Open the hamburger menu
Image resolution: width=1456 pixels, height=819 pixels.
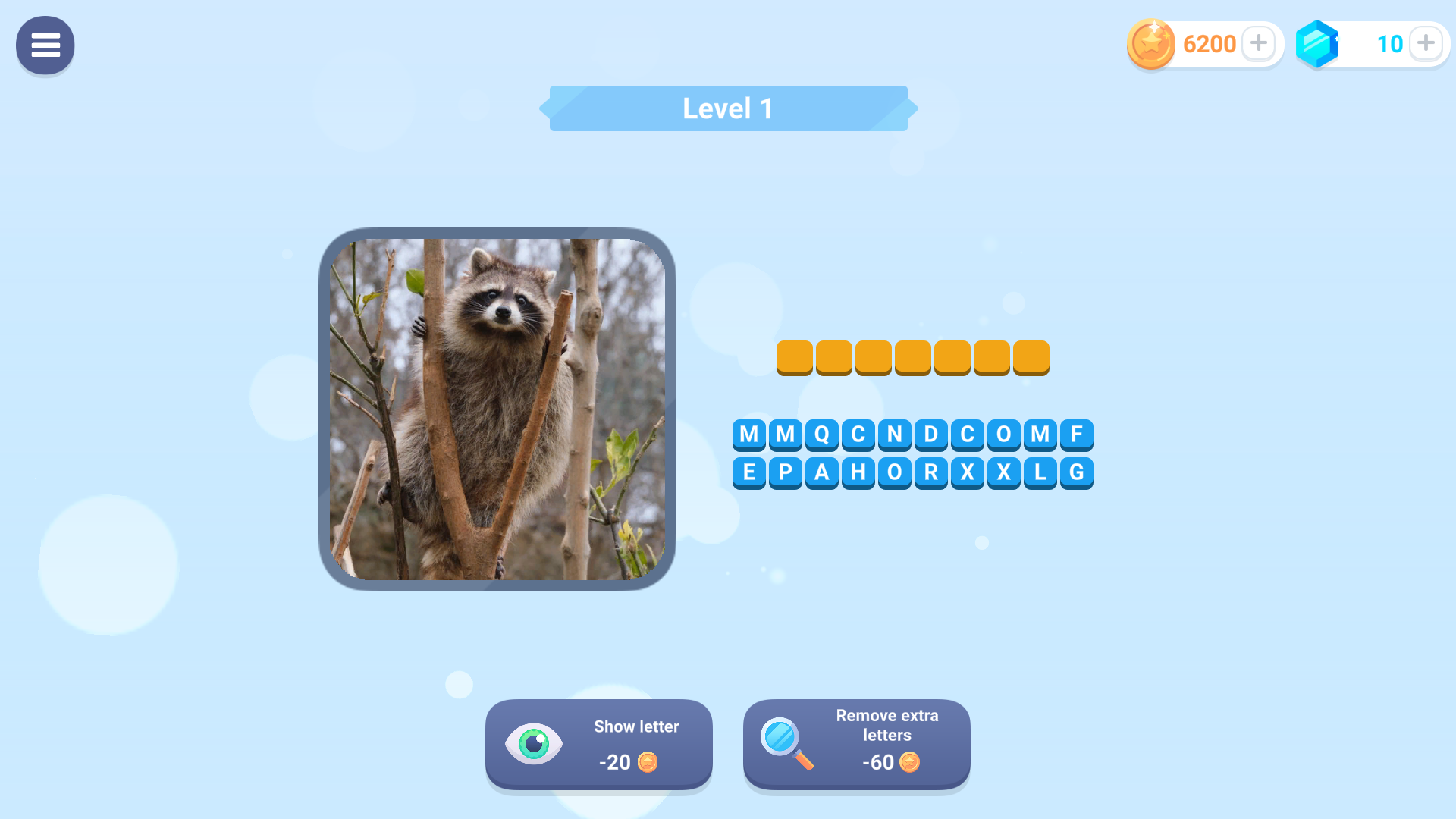point(45,45)
